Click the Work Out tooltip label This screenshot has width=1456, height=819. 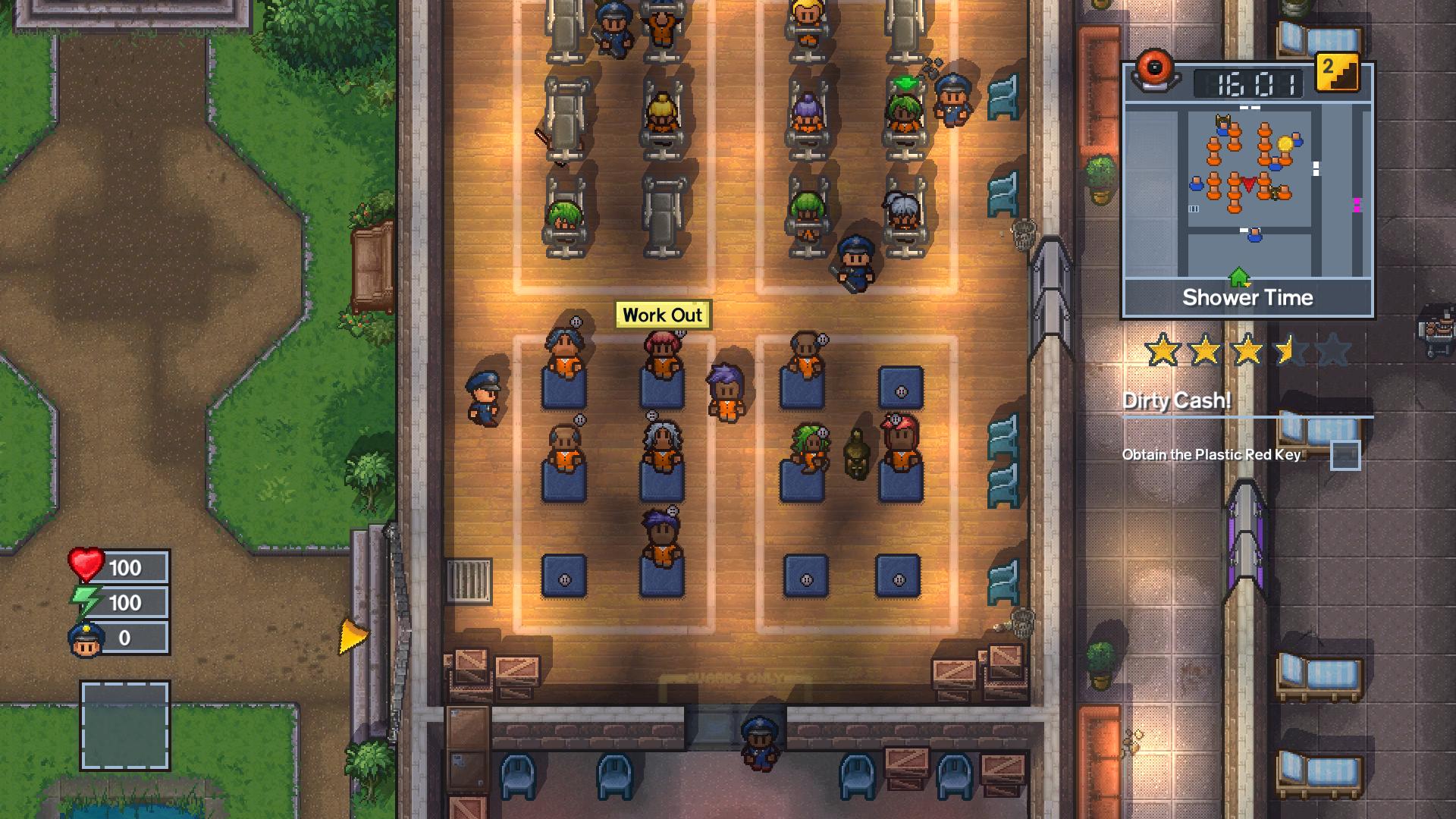coord(664,315)
